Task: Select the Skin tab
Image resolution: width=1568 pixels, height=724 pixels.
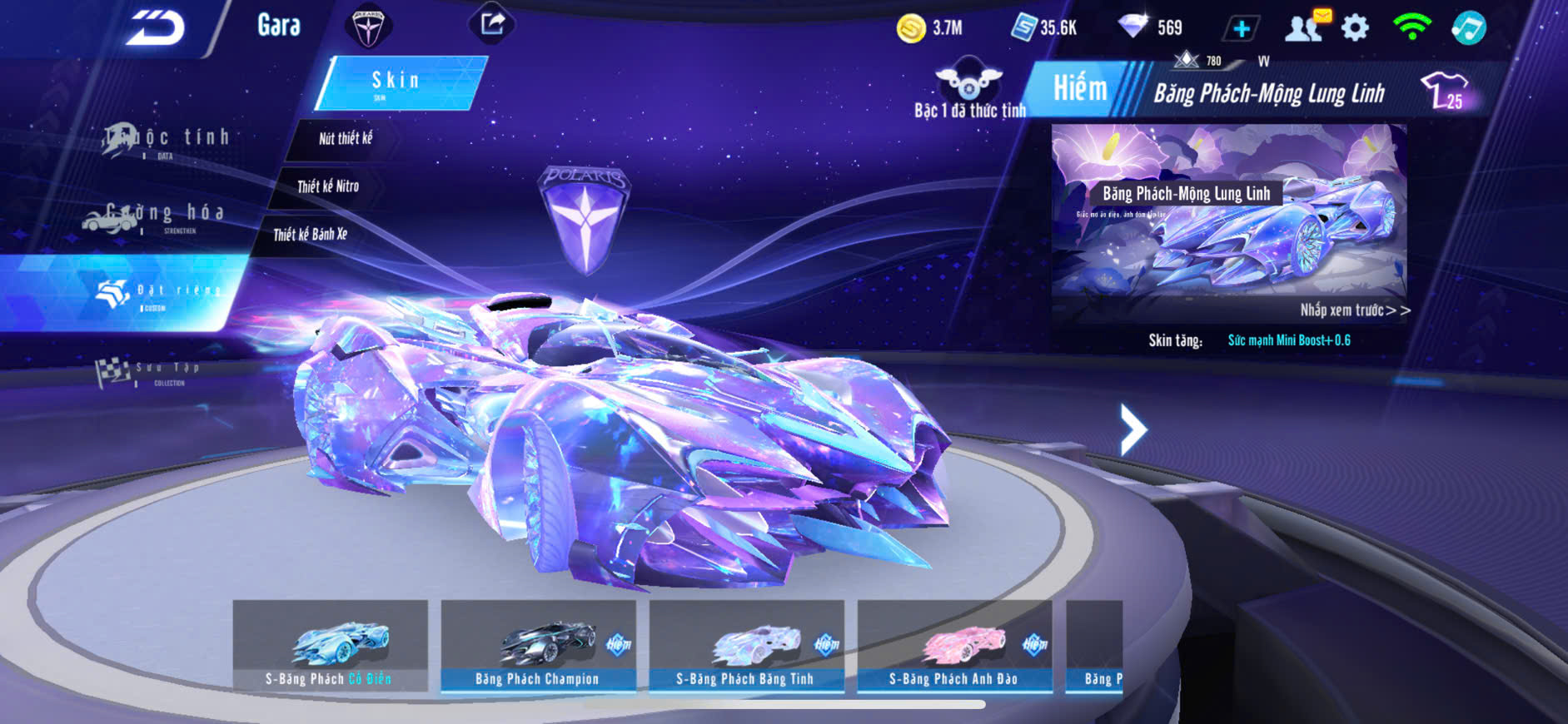Action: coord(398,82)
